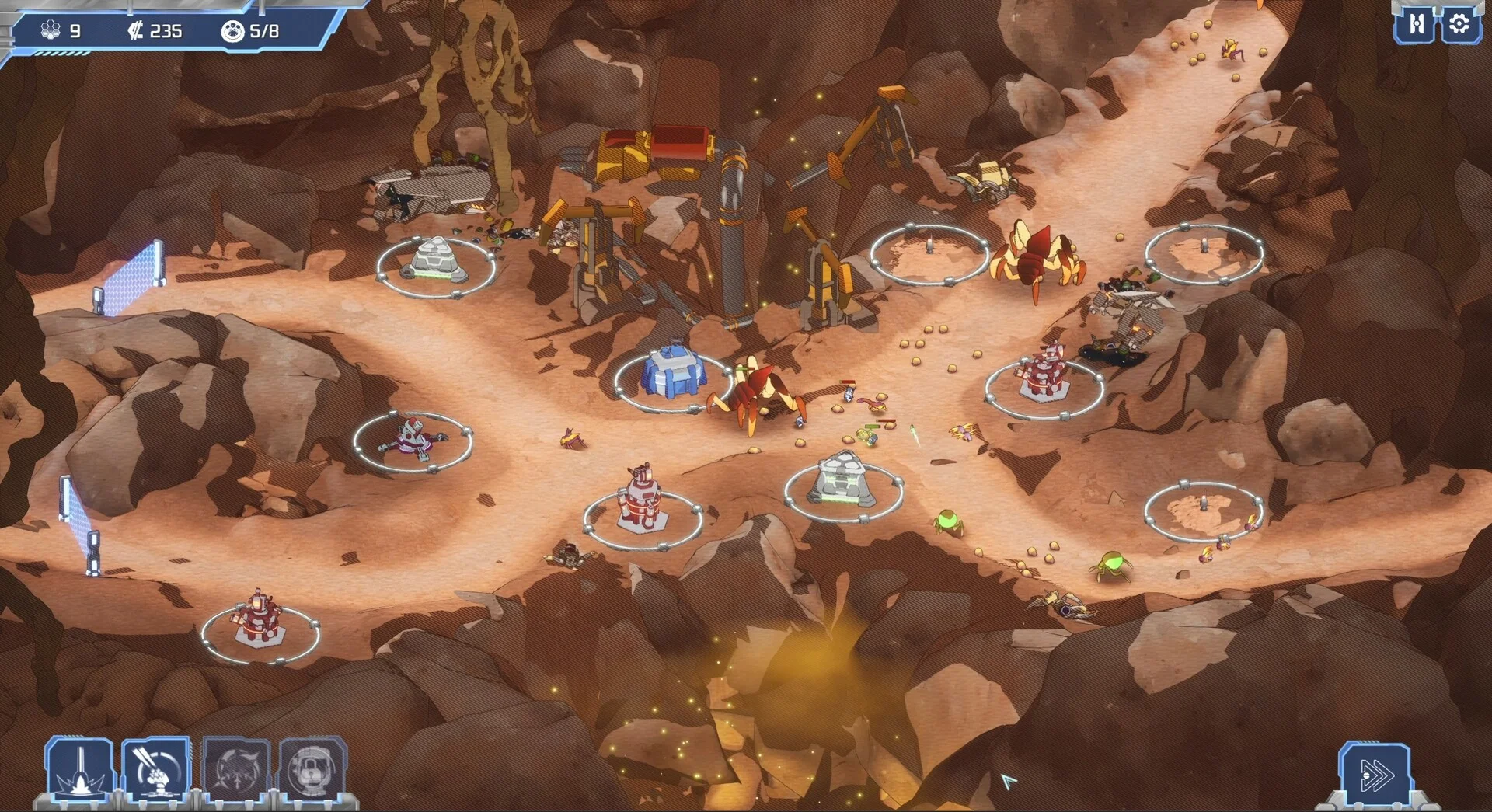Toggle fast-forward game speed
The width and height of the screenshot is (1492, 812).
coord(1375,775)
